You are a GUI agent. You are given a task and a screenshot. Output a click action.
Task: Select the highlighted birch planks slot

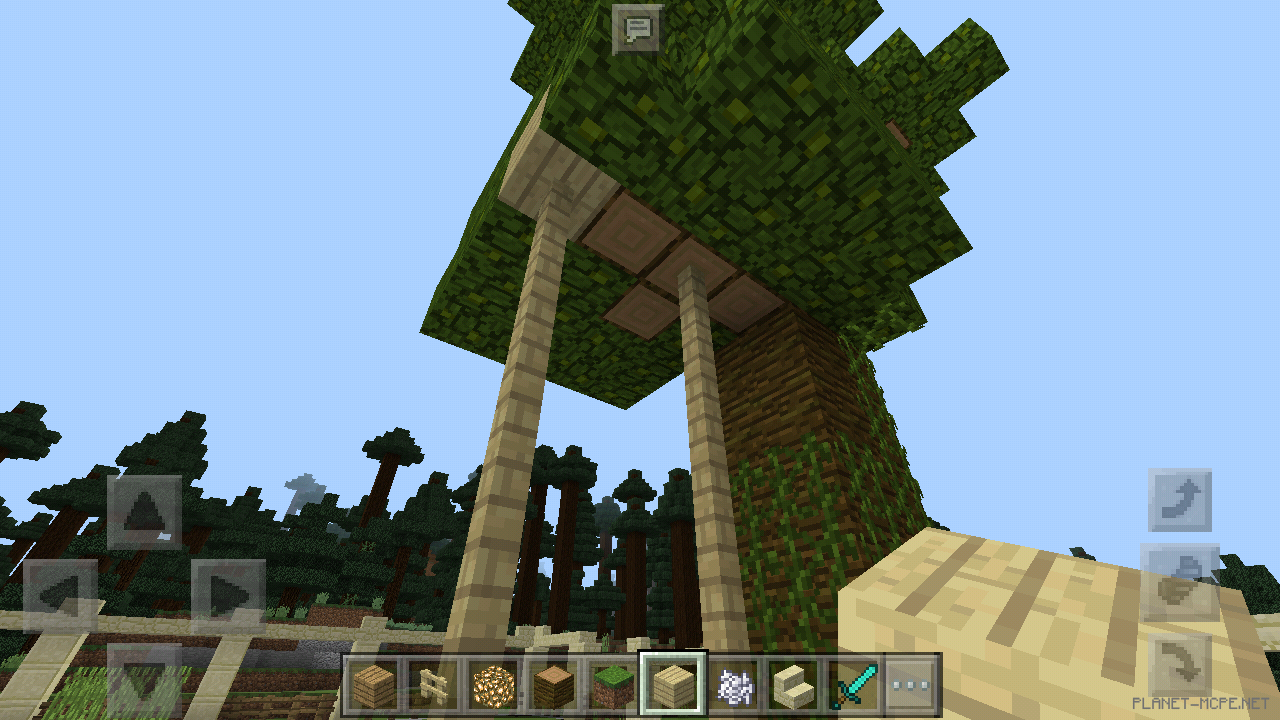673,686
